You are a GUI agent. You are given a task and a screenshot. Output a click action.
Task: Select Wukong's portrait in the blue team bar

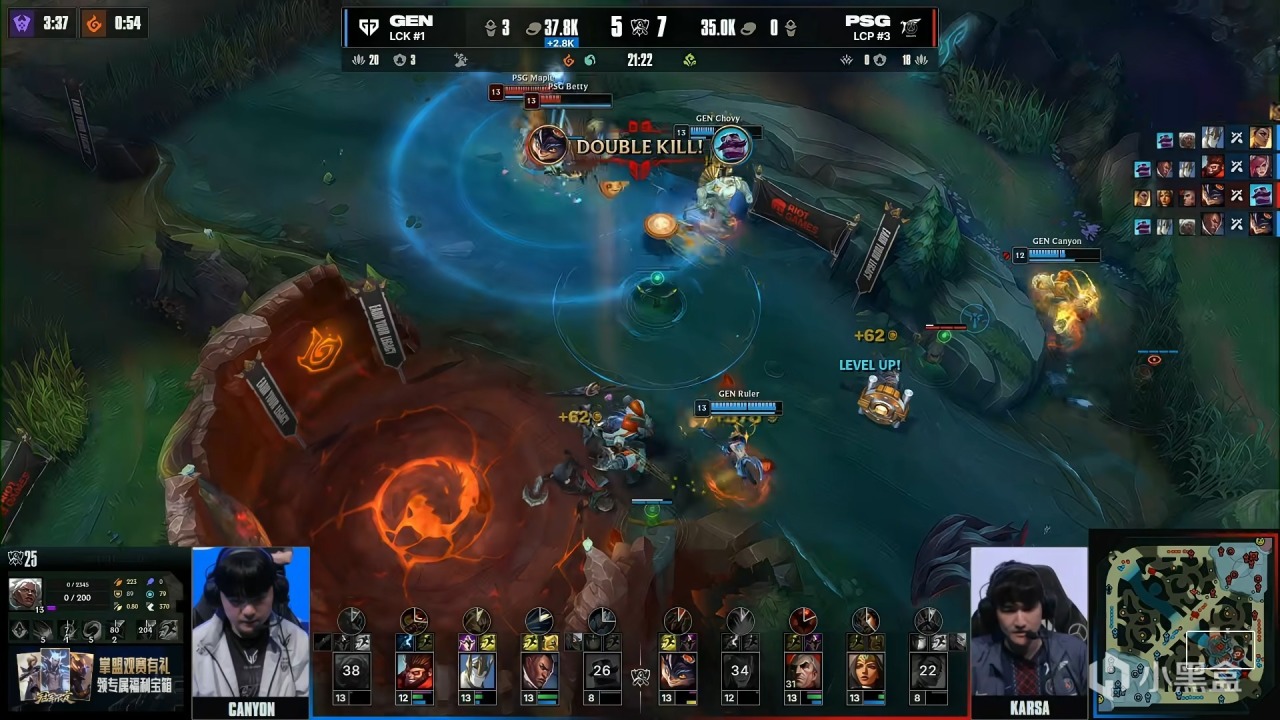414,670
